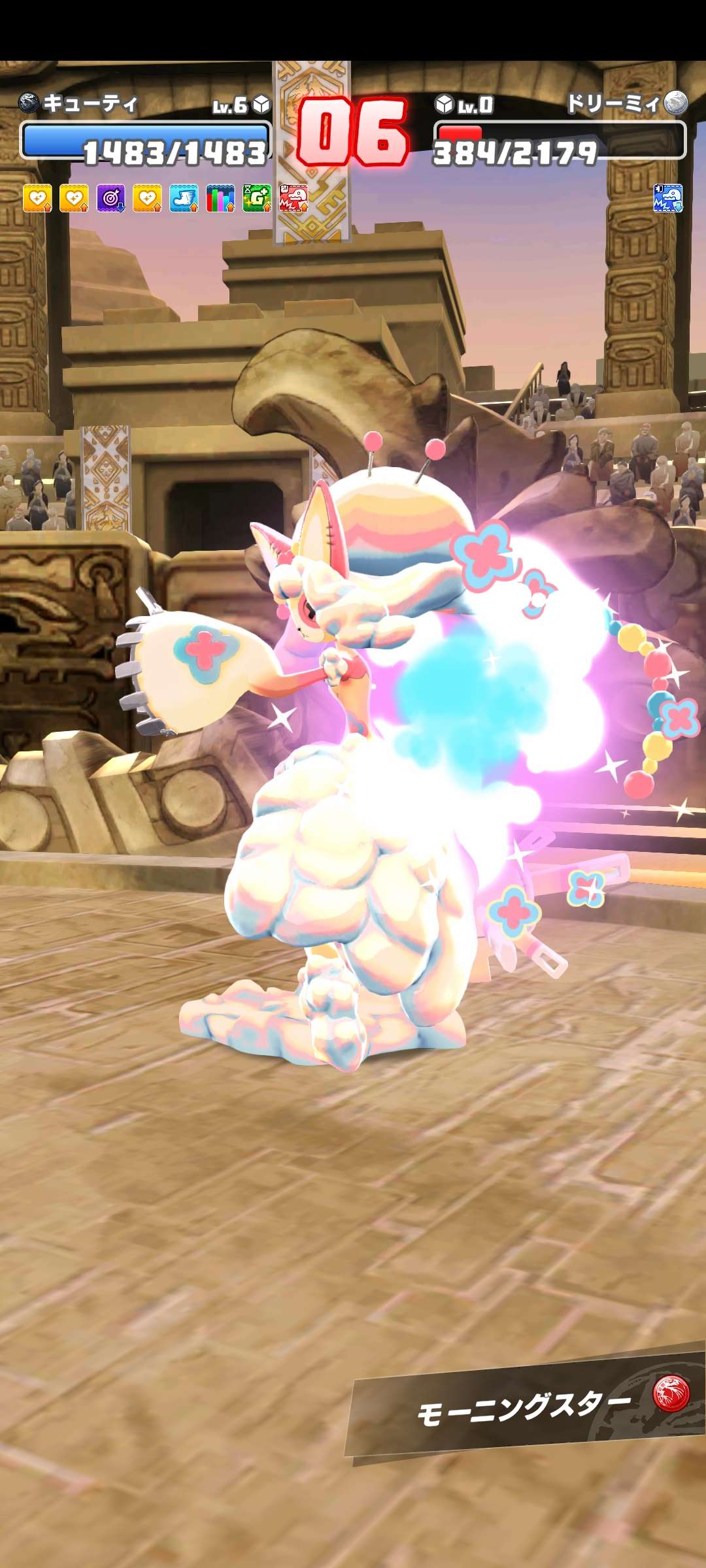Tap the red emblem on the モーニングスター banner
Screen dimensions: 706x1568
tap(671, 1393)
